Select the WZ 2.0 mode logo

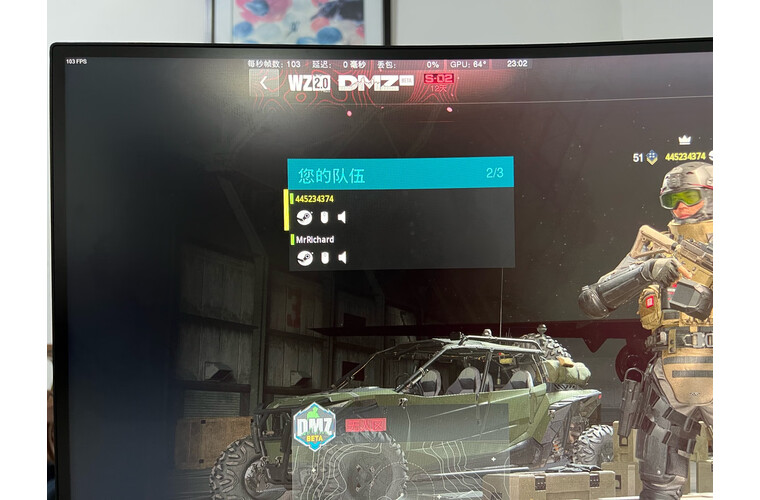pos(308,83)
